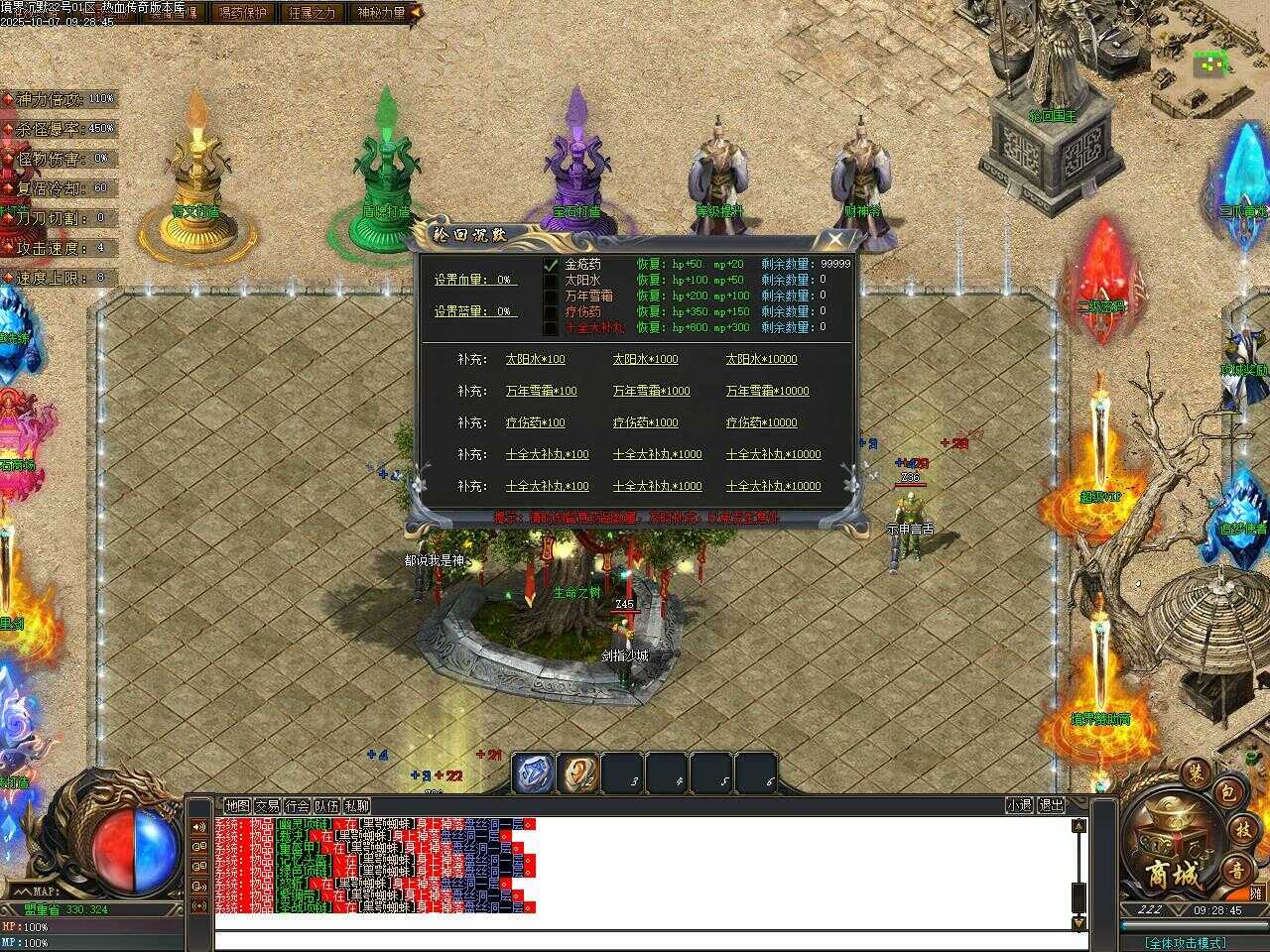Screen dimensions: 1270x952
Task: Buy 疗伤药*10000 refill
Action: pyautogui.click(x=761, y=423)
